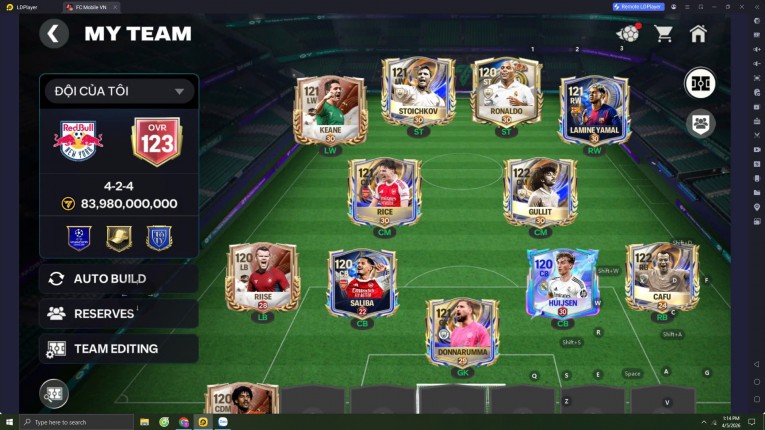This screenshot has height=430, width=765.
Task: Choose the Ronaldo striker card
Action: 506,91
